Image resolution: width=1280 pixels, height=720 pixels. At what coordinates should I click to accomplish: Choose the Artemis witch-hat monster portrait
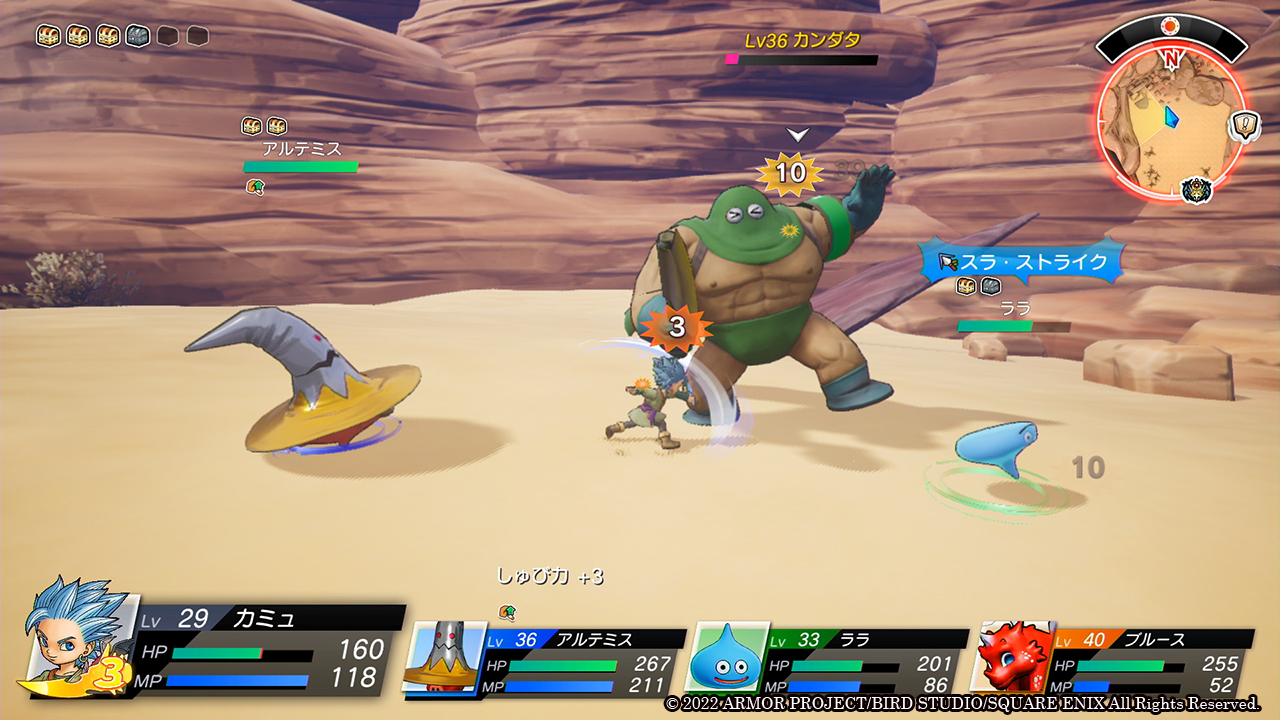point(443,657)
